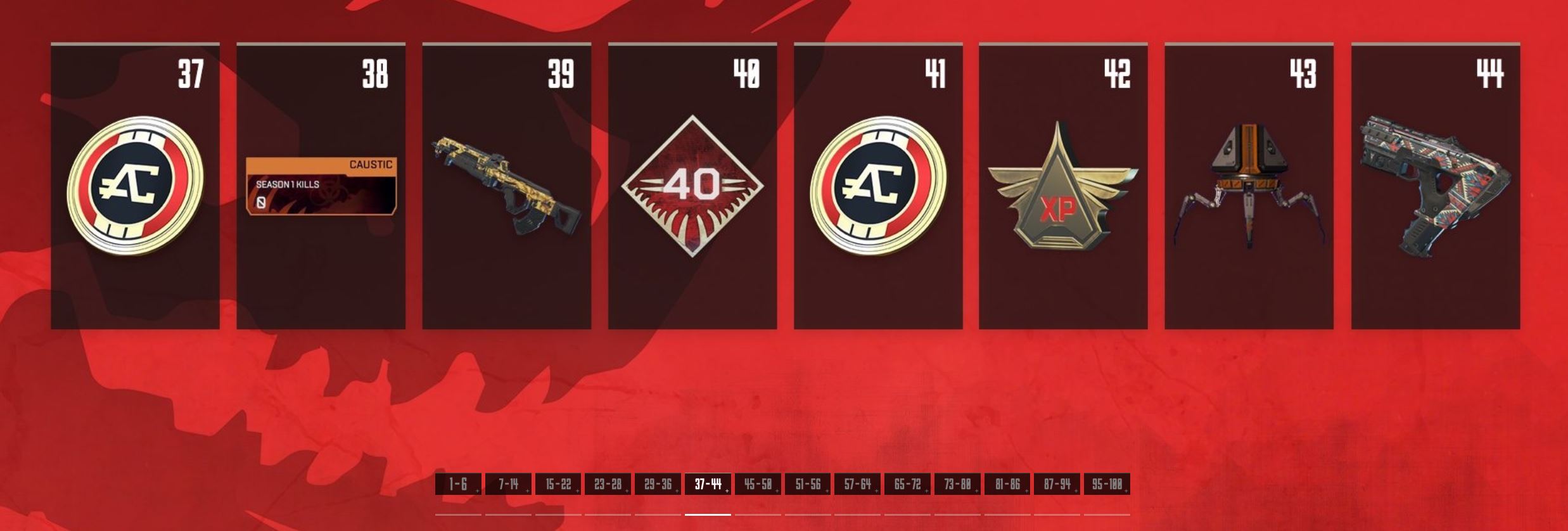Select the level 42 XP boost badge
The image size is (1568, 531).
(x=1063, y=186)
